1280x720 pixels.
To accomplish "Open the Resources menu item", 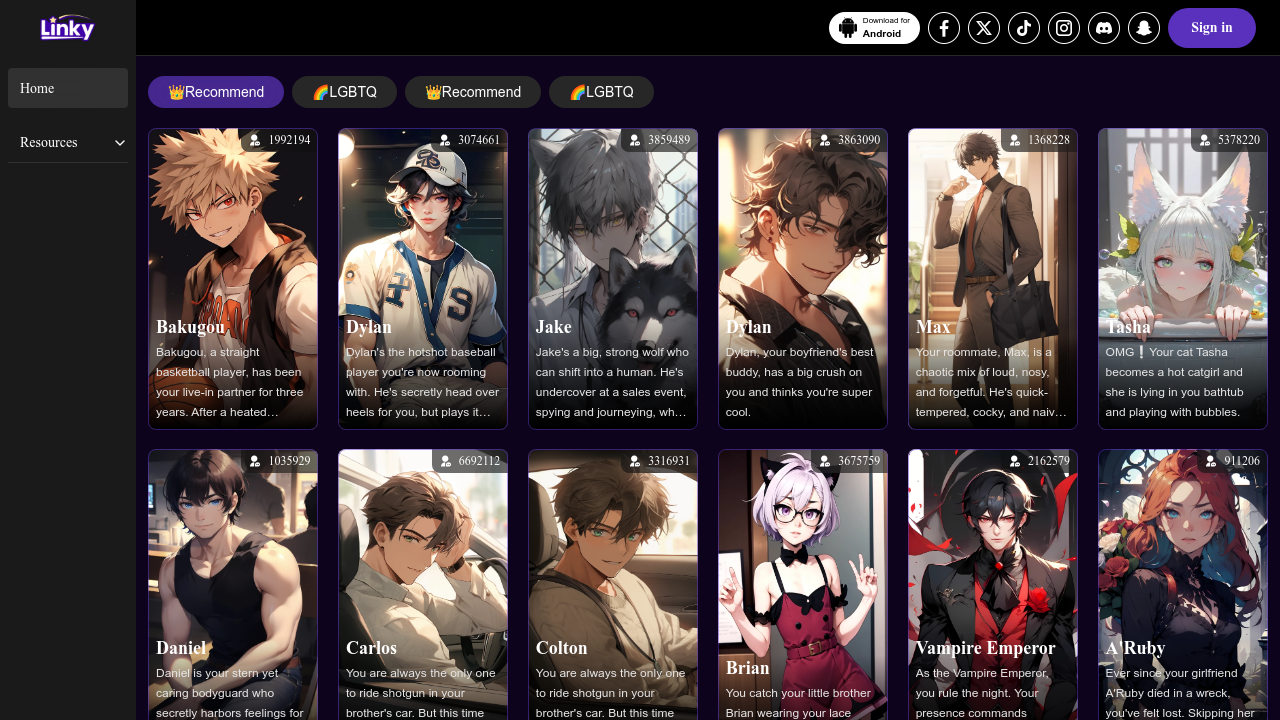I will (x=48, y=142).
